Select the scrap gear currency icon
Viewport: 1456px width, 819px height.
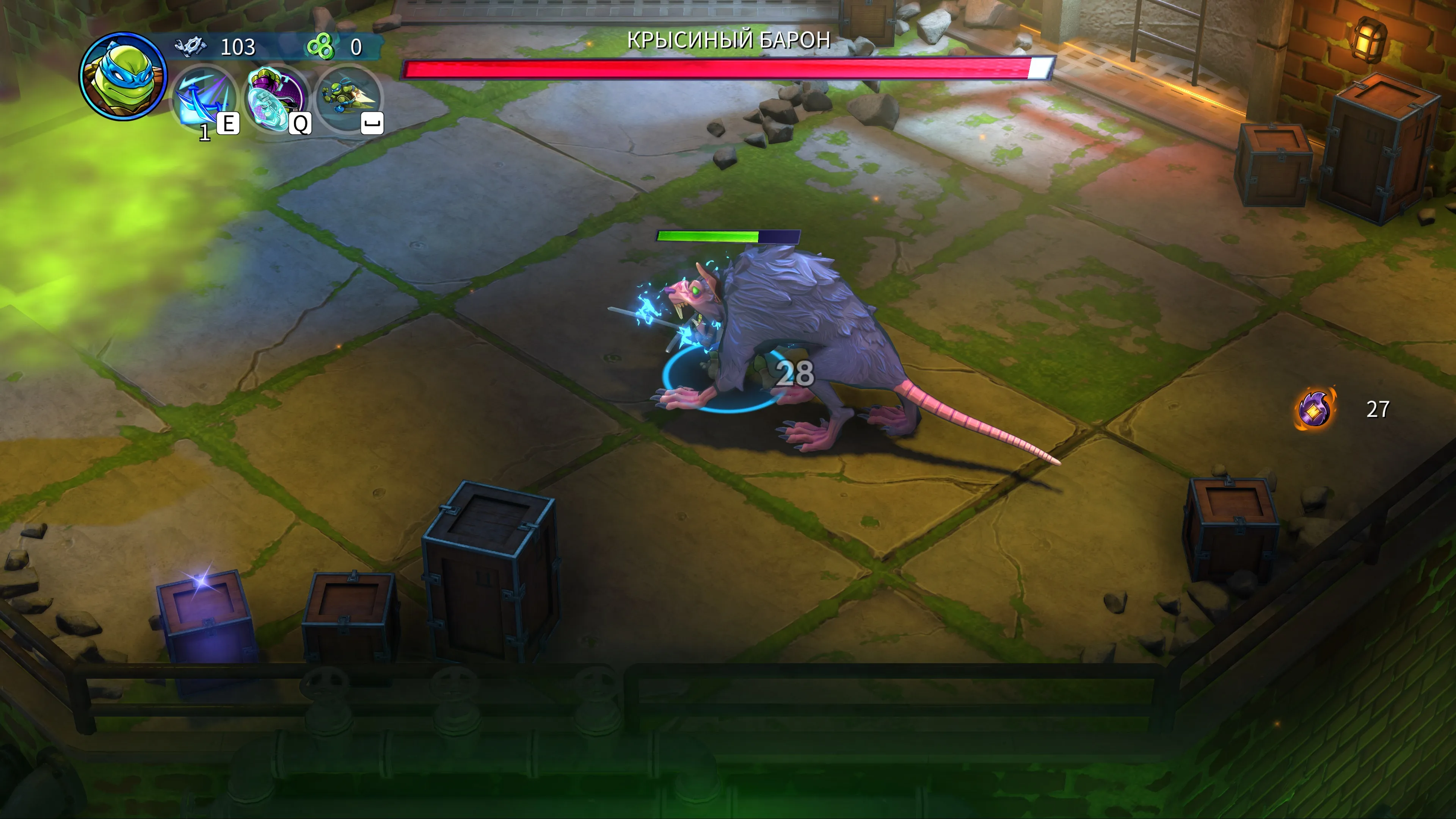(x=190, y=46)
